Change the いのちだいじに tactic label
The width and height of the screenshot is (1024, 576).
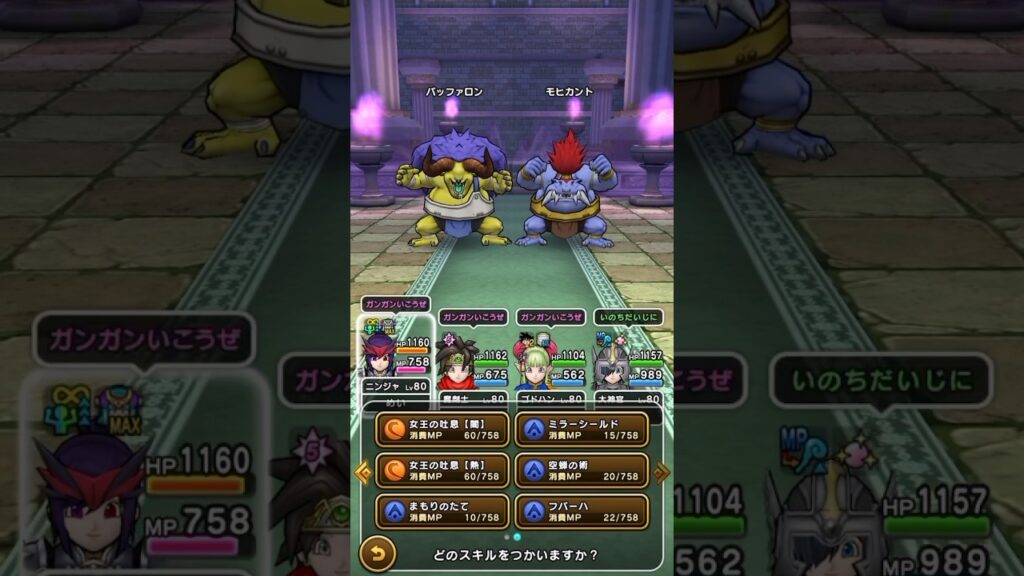(x=628, y=317)
